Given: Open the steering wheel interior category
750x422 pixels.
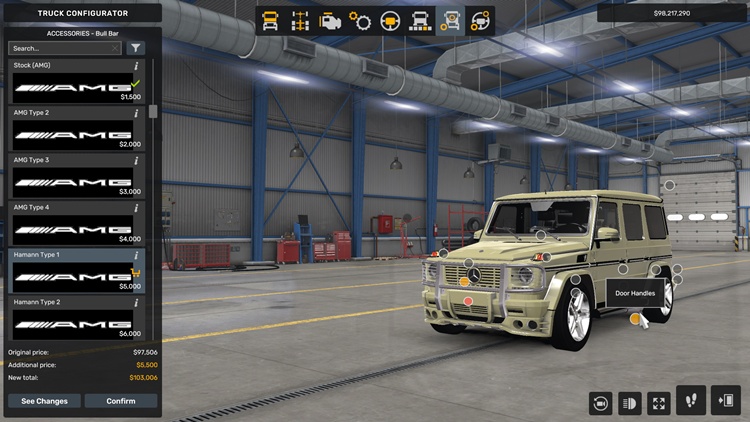Looking at the screenshot, I should tap(390, 20).
